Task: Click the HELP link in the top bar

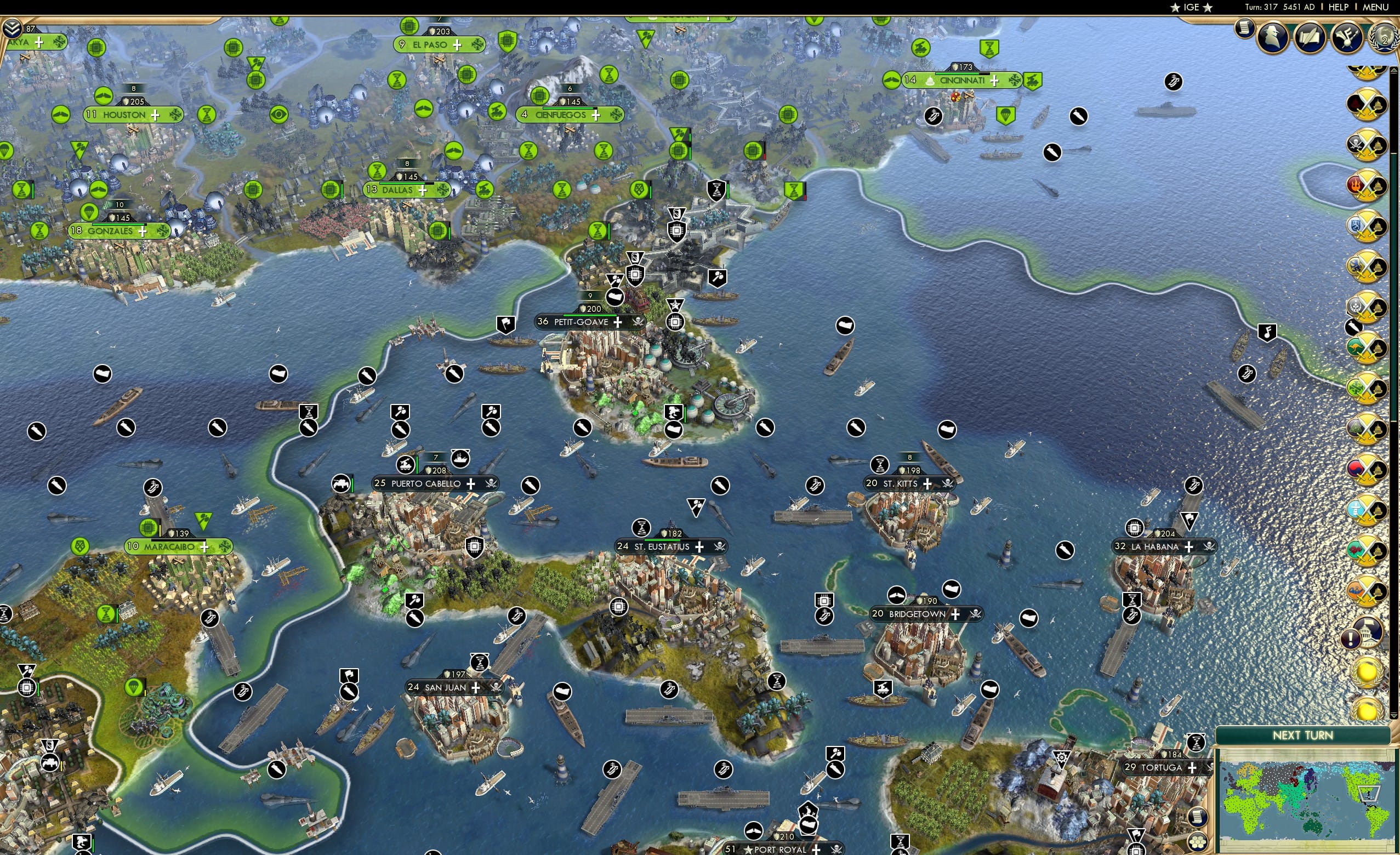Action: coord(1339,7)
